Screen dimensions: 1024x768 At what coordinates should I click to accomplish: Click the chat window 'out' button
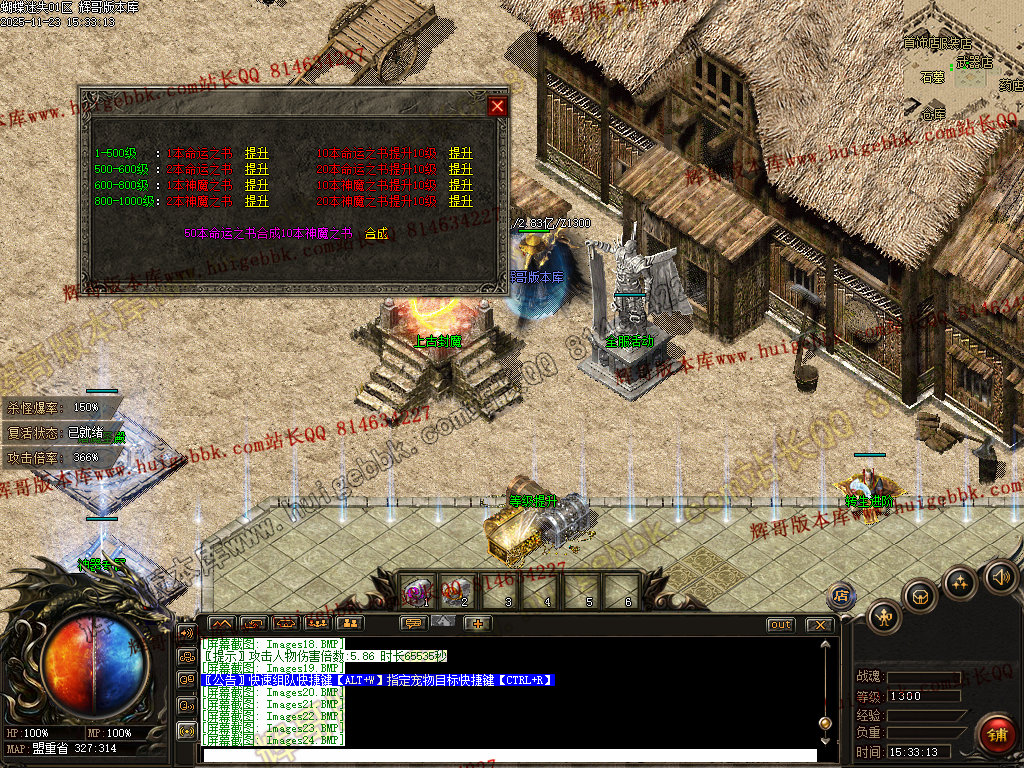tap(780, 624)
